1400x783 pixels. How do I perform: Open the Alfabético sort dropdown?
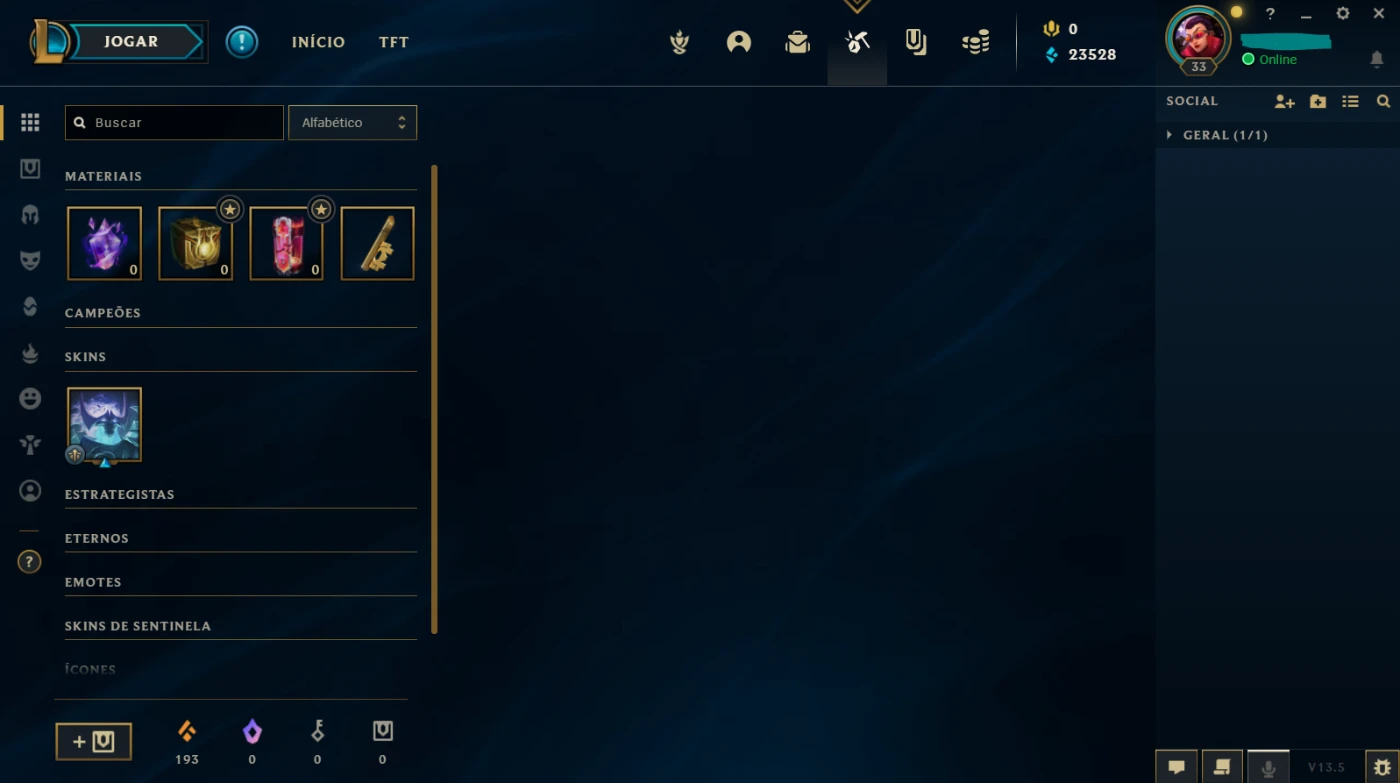pos(352,122)
